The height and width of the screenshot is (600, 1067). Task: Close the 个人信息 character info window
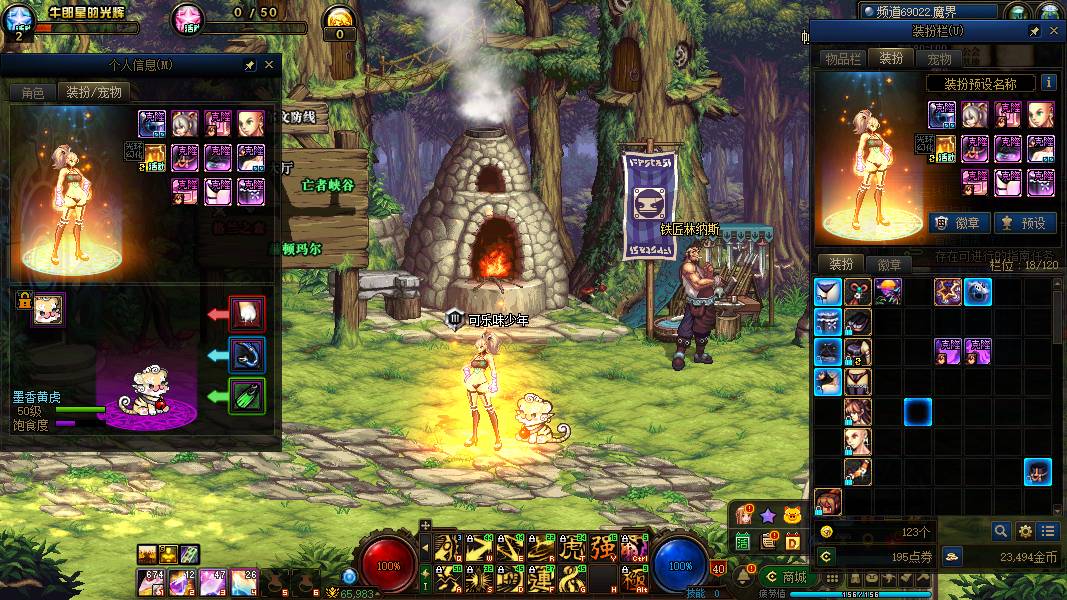pos(269,65)
